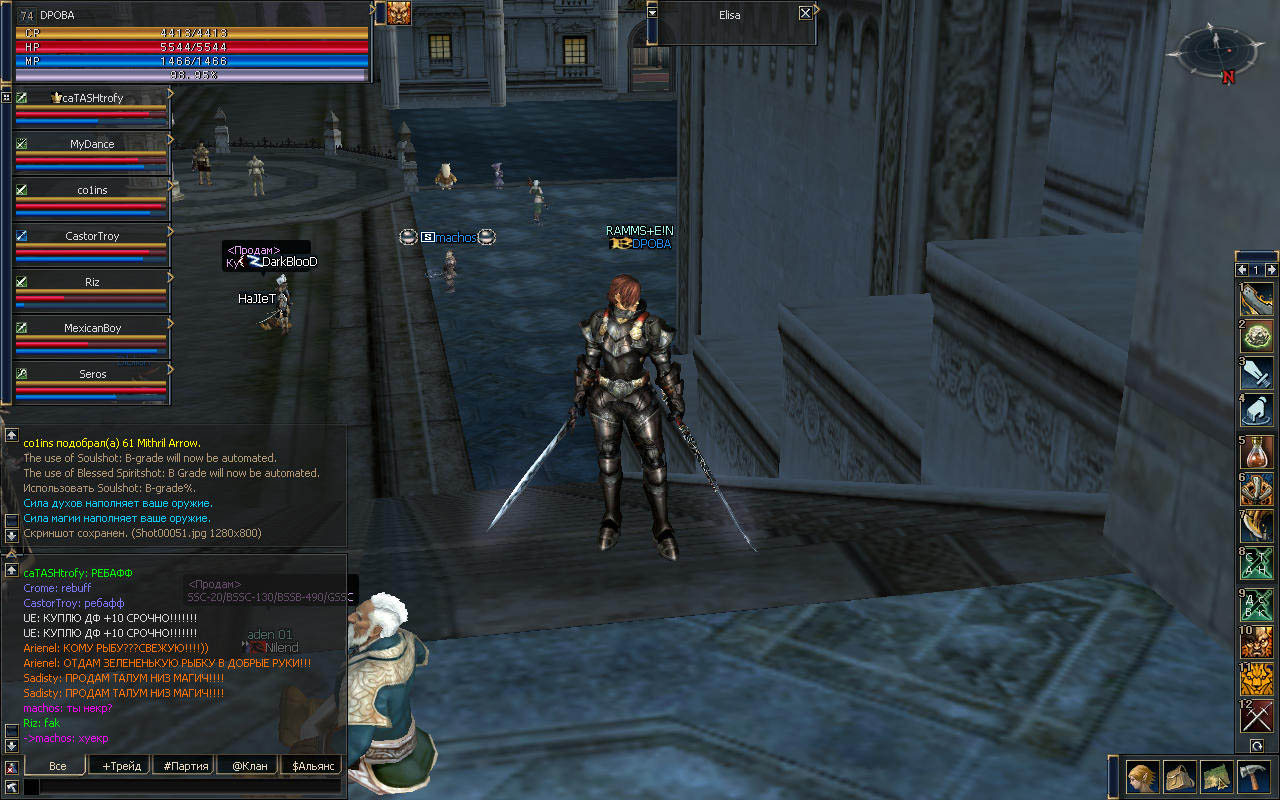The image size is (1280, 800).
Task: Use the golden lion skill in slot 11
Action: coord(1257,680)
